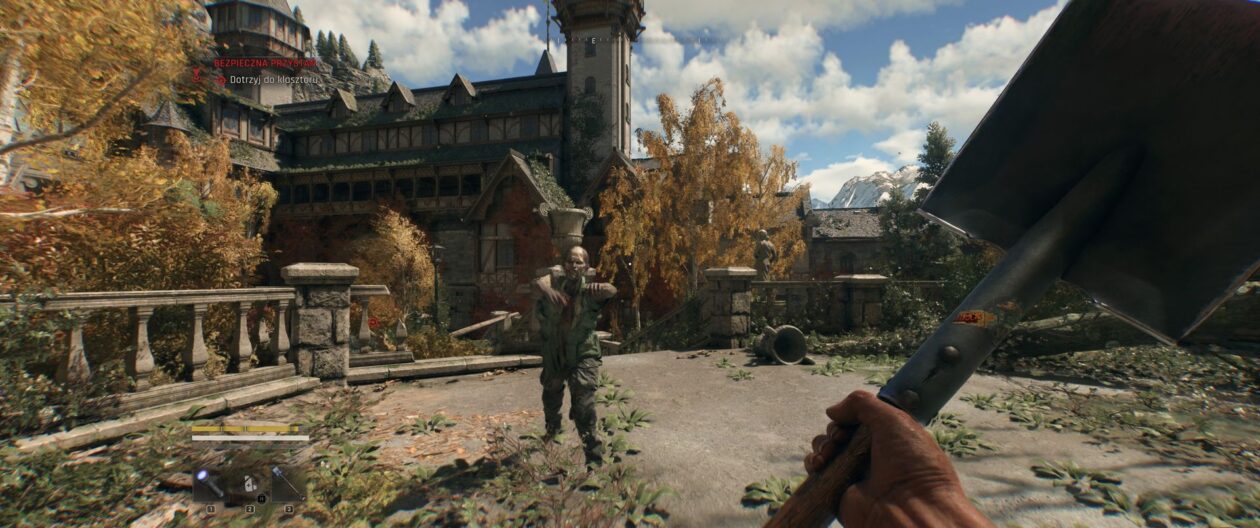Screen dimensions: 1260x528
Task: Open the 'Bezpieczna Przystań' quest tracker
Action: (x=251, y=63)
